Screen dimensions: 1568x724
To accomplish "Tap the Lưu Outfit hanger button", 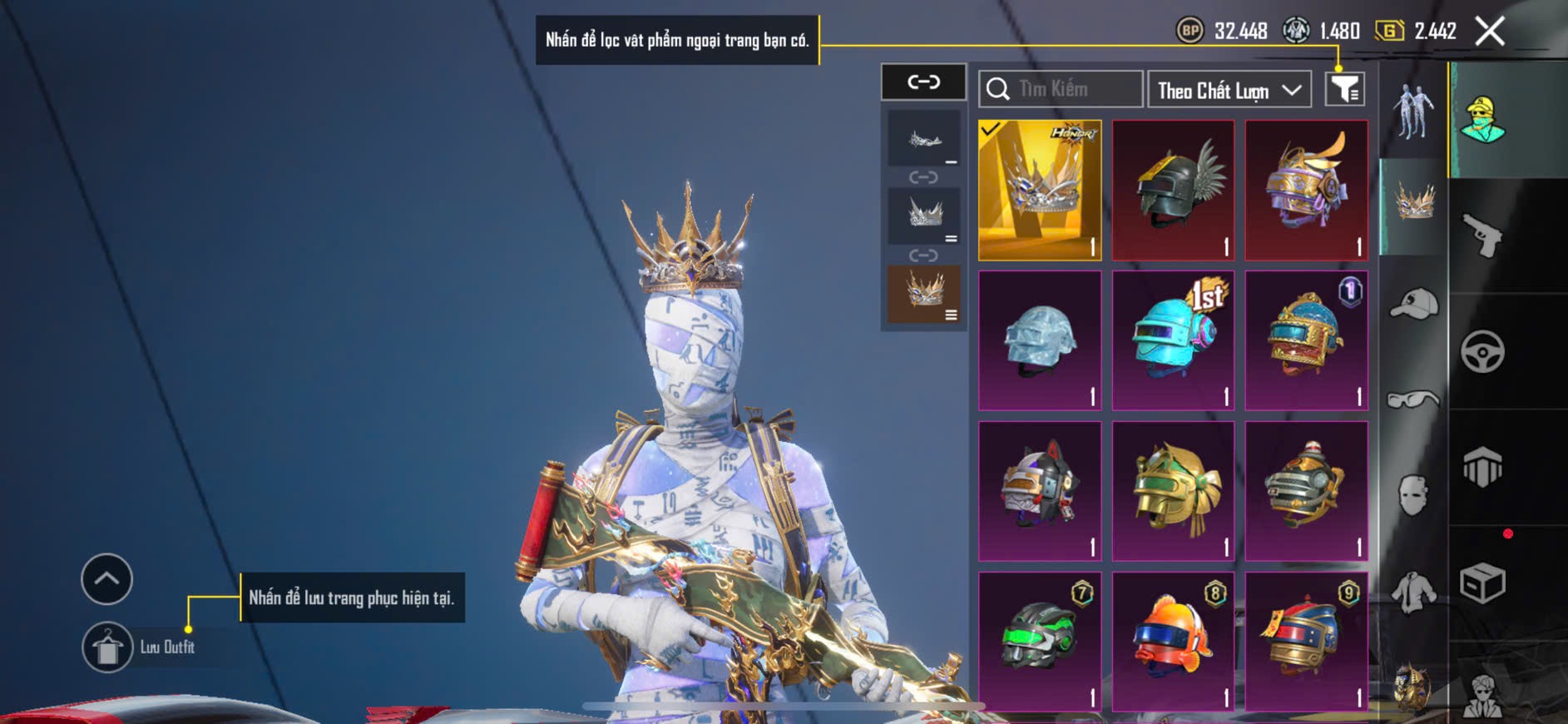I will point(107,647).
